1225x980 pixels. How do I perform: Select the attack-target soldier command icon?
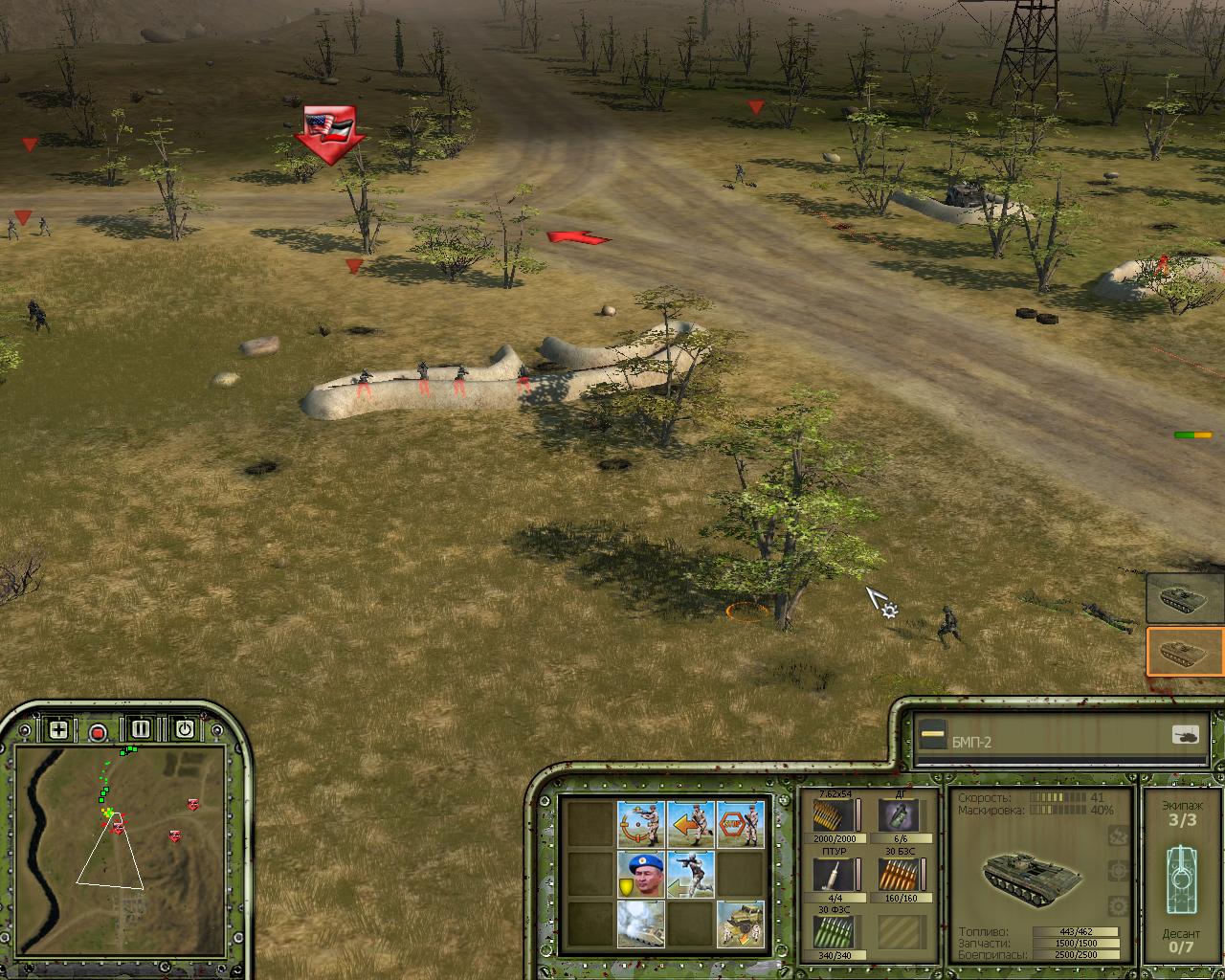click(640, 824)
